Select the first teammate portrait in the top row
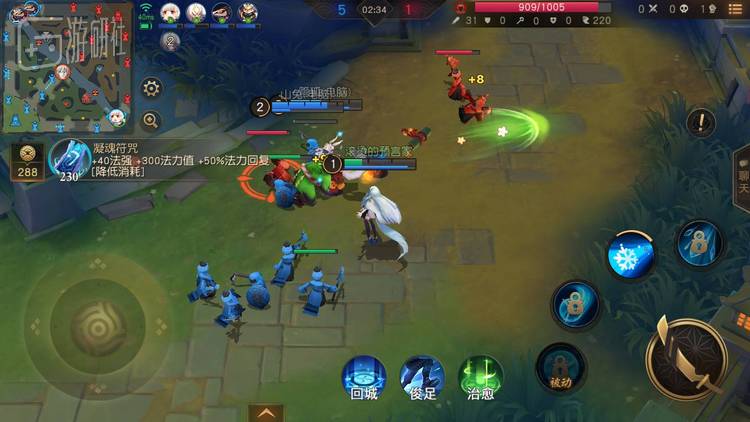The width and height of the screenshot is (750, 422). (169, 13)
